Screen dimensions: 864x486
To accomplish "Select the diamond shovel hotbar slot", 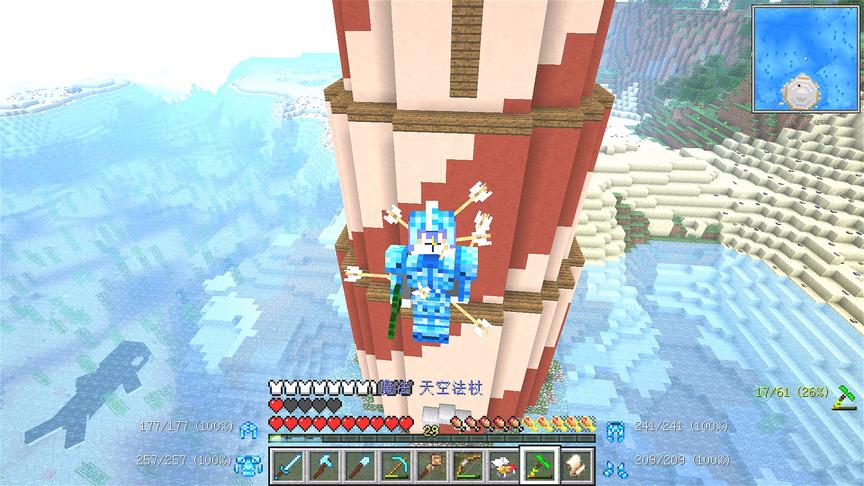I will click(358, 465).
